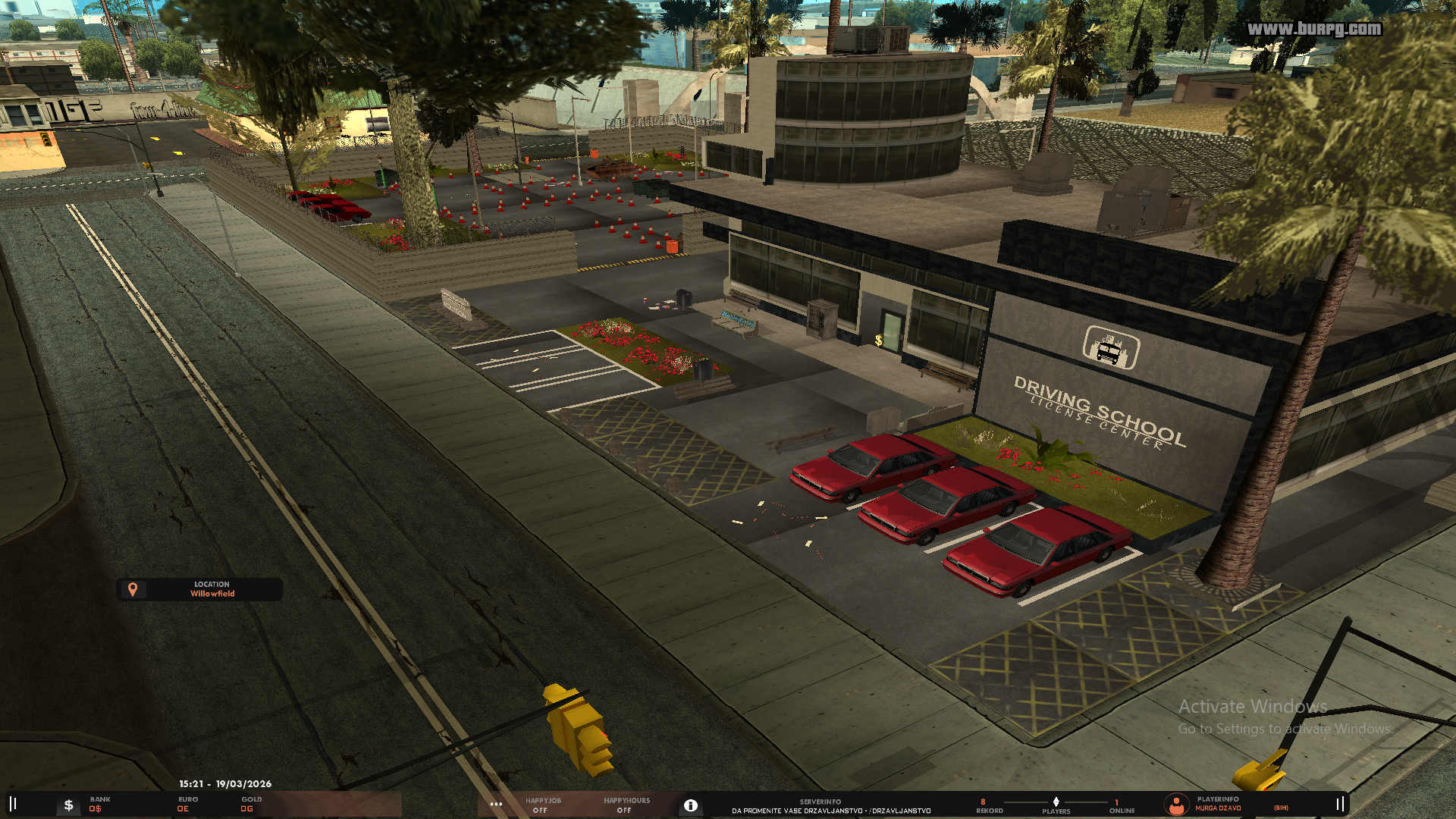Open the player info avatar icon

(1176, 805)
